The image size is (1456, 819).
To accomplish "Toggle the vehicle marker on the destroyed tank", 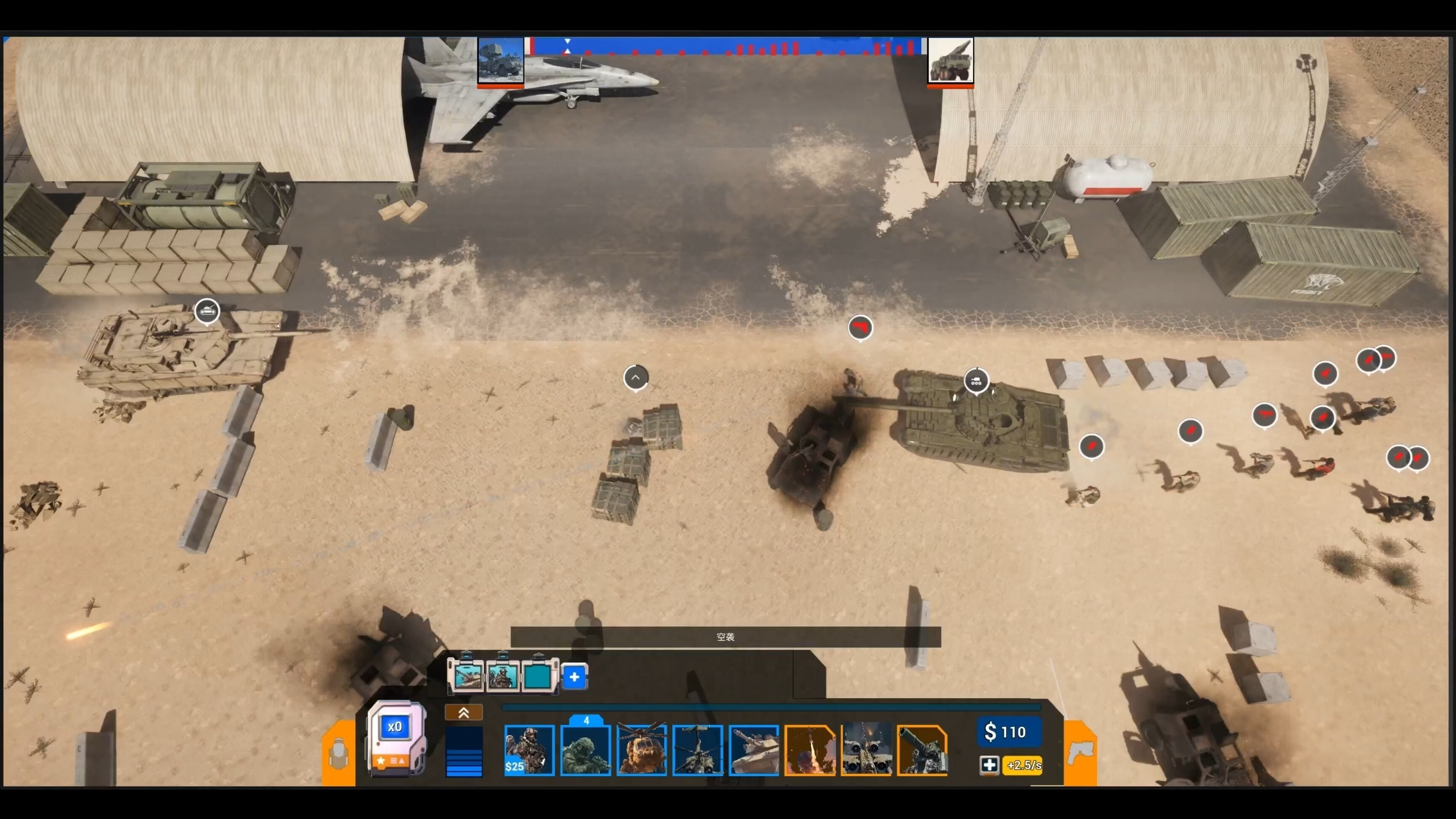I will click(x=207, y=310).
